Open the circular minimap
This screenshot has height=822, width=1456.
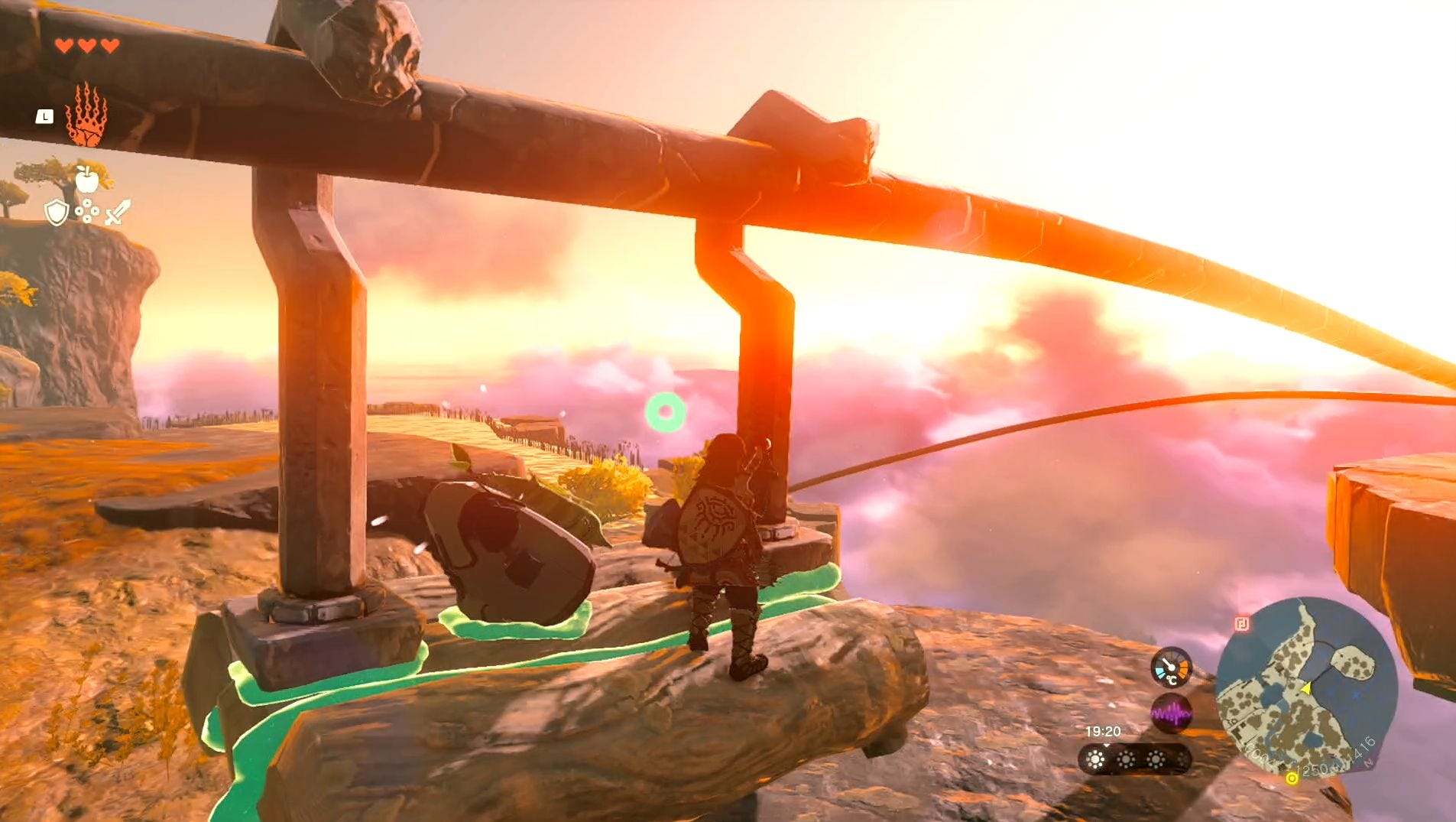click(1305, 688)
